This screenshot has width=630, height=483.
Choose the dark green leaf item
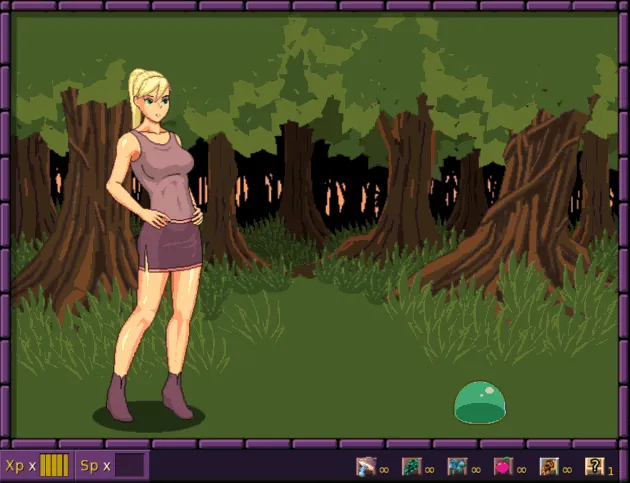[x=411, y=466]
